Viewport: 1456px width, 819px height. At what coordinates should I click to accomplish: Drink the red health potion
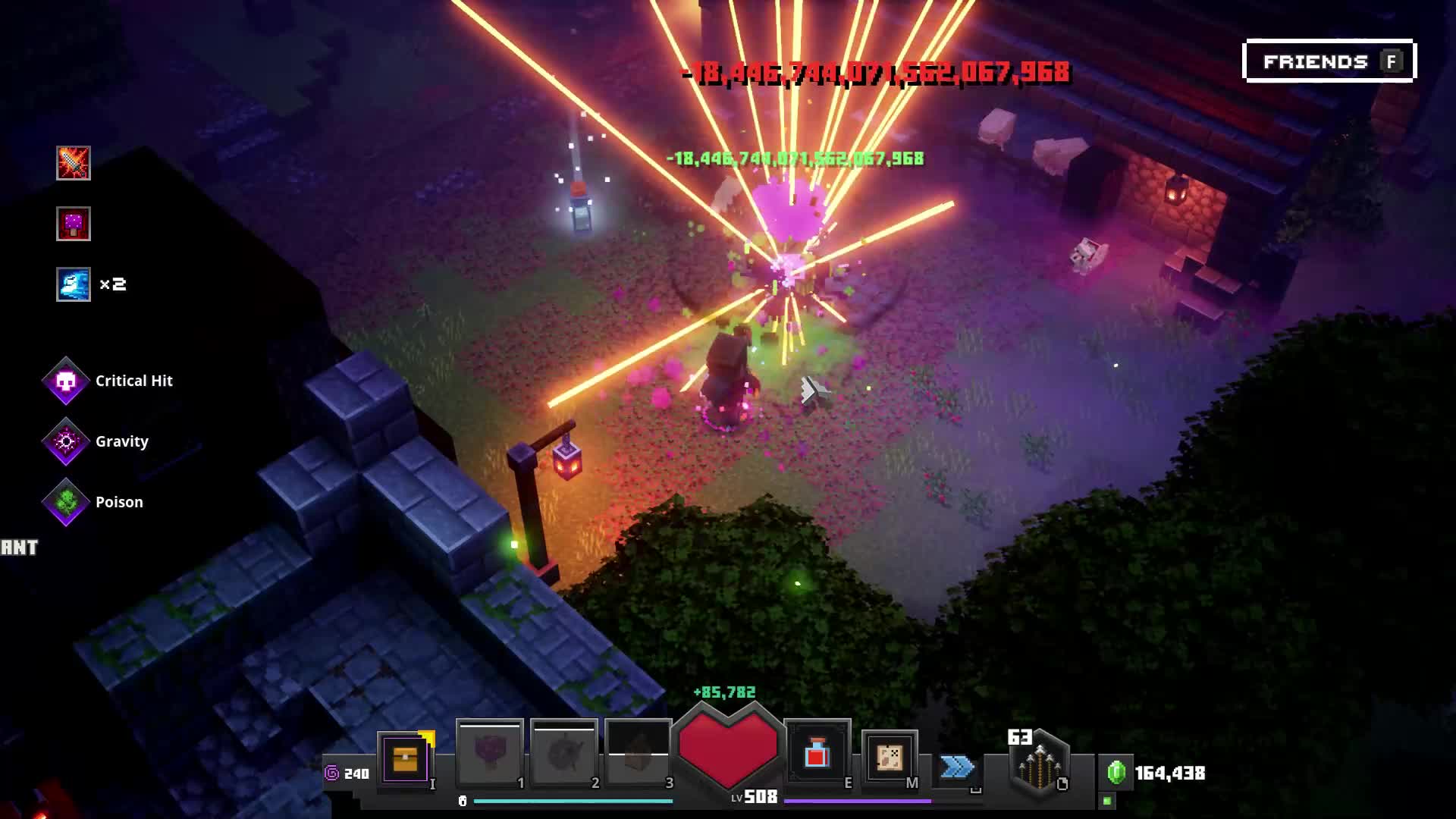coord(817,754)
